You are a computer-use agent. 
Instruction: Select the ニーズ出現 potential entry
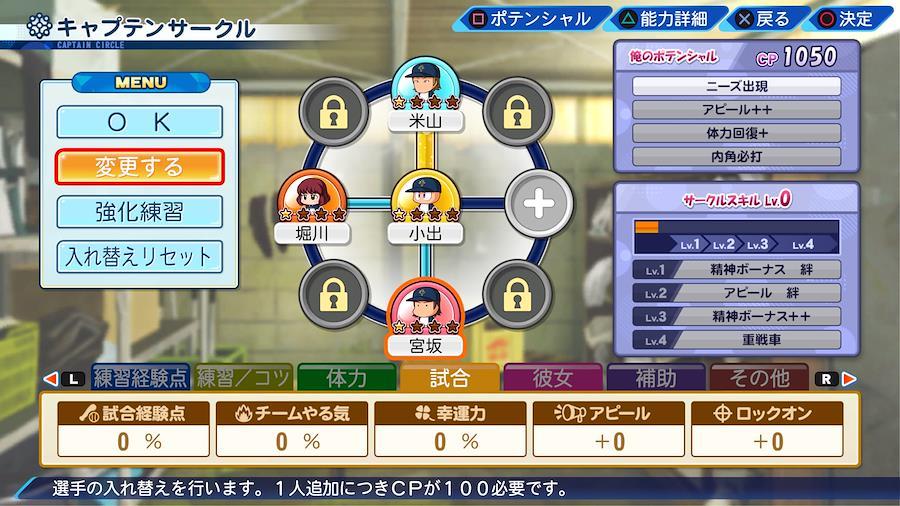point(736,86)
